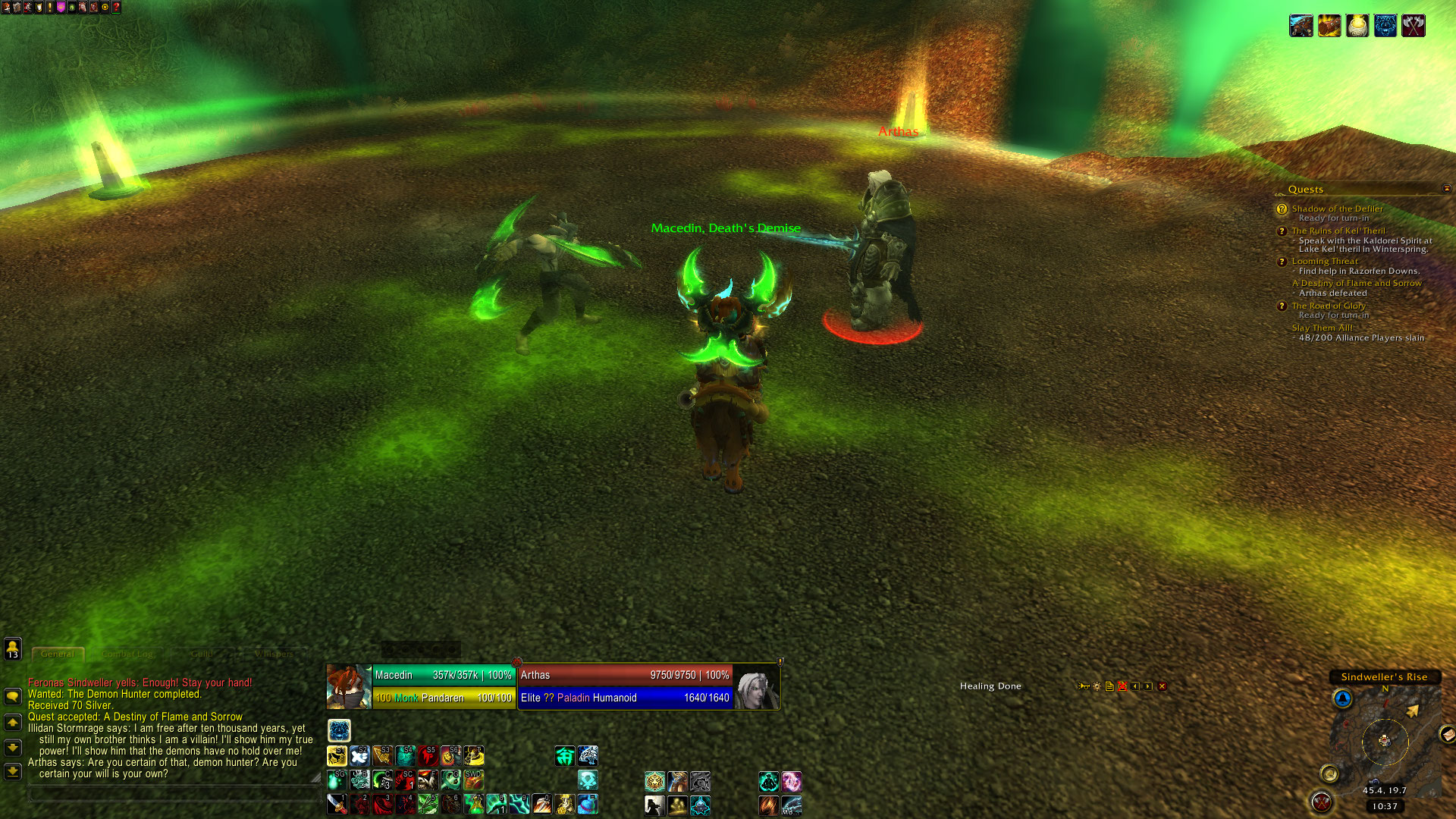Screen dimensions: 1456x819
Task: Open the crossed-axes PvP minimap button
Action: (x=1321, y=802)
